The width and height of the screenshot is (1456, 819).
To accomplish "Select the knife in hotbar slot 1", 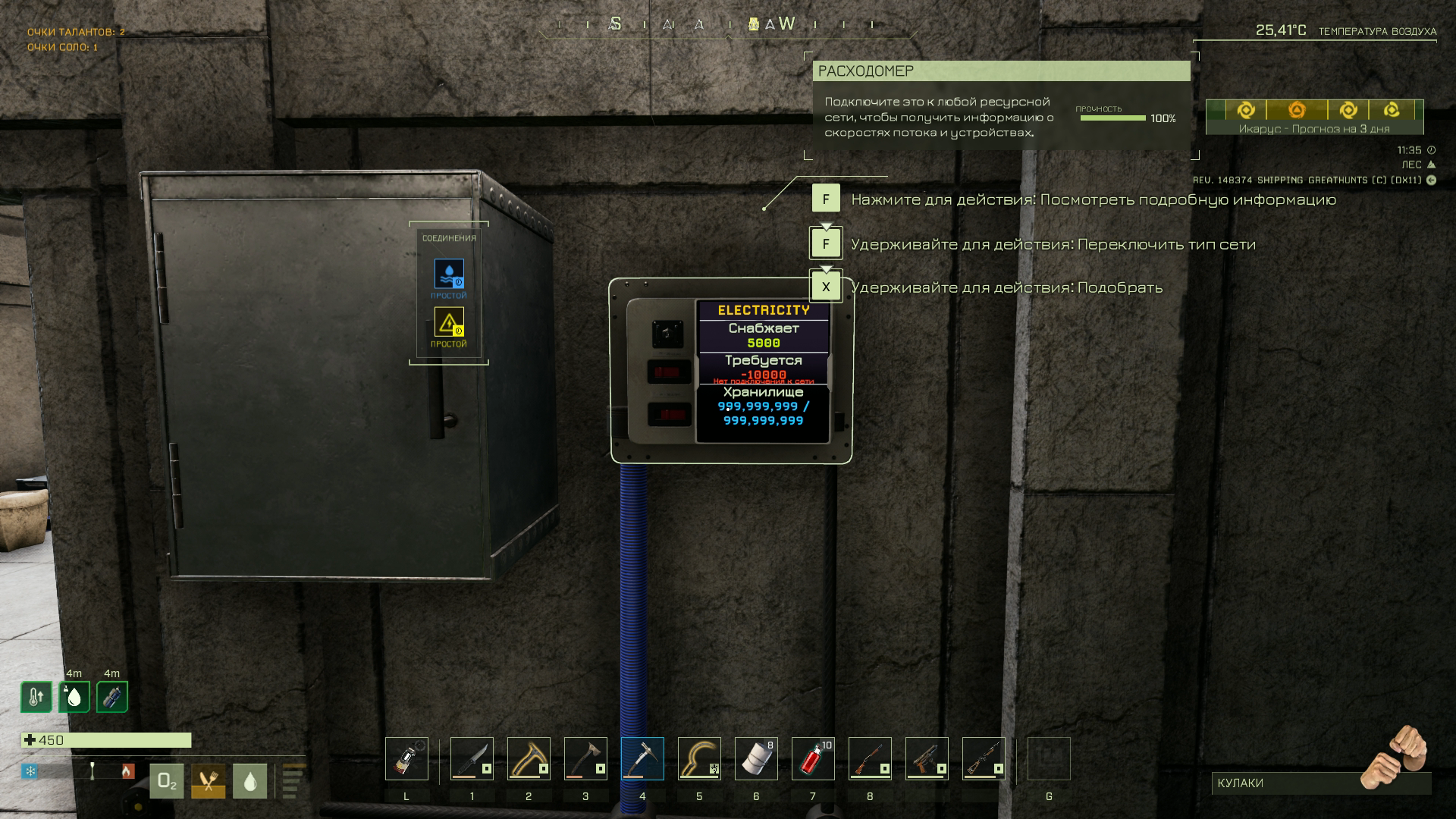I will (472, 758).
